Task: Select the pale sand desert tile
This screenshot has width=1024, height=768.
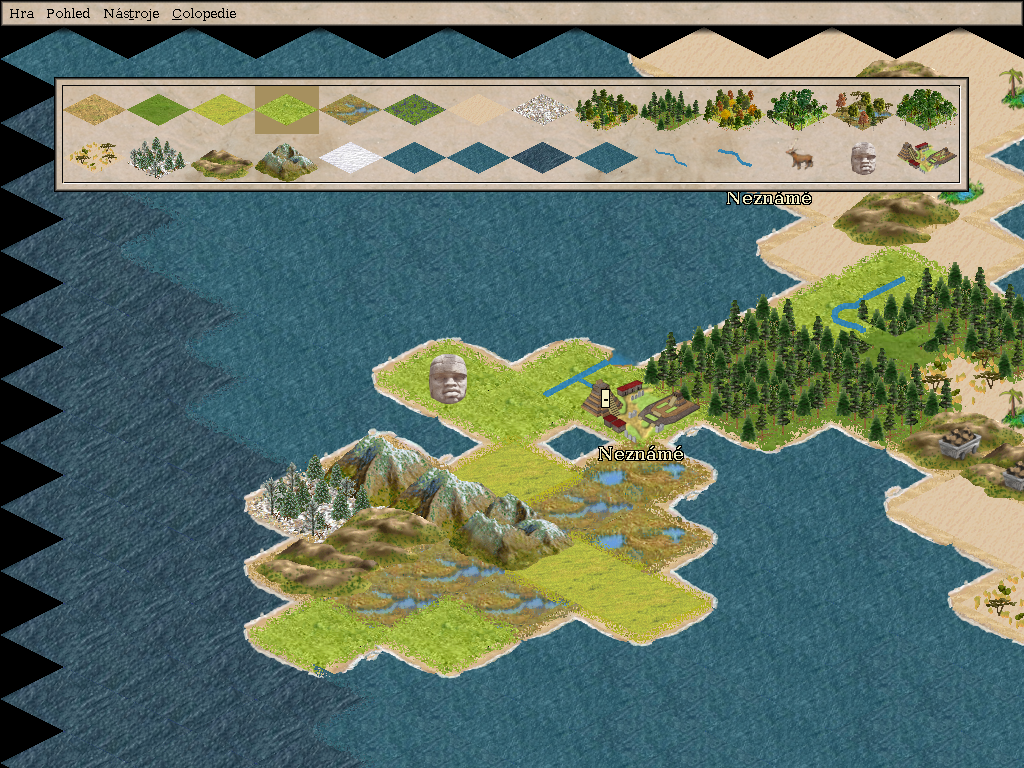Action: click(479, 108)
